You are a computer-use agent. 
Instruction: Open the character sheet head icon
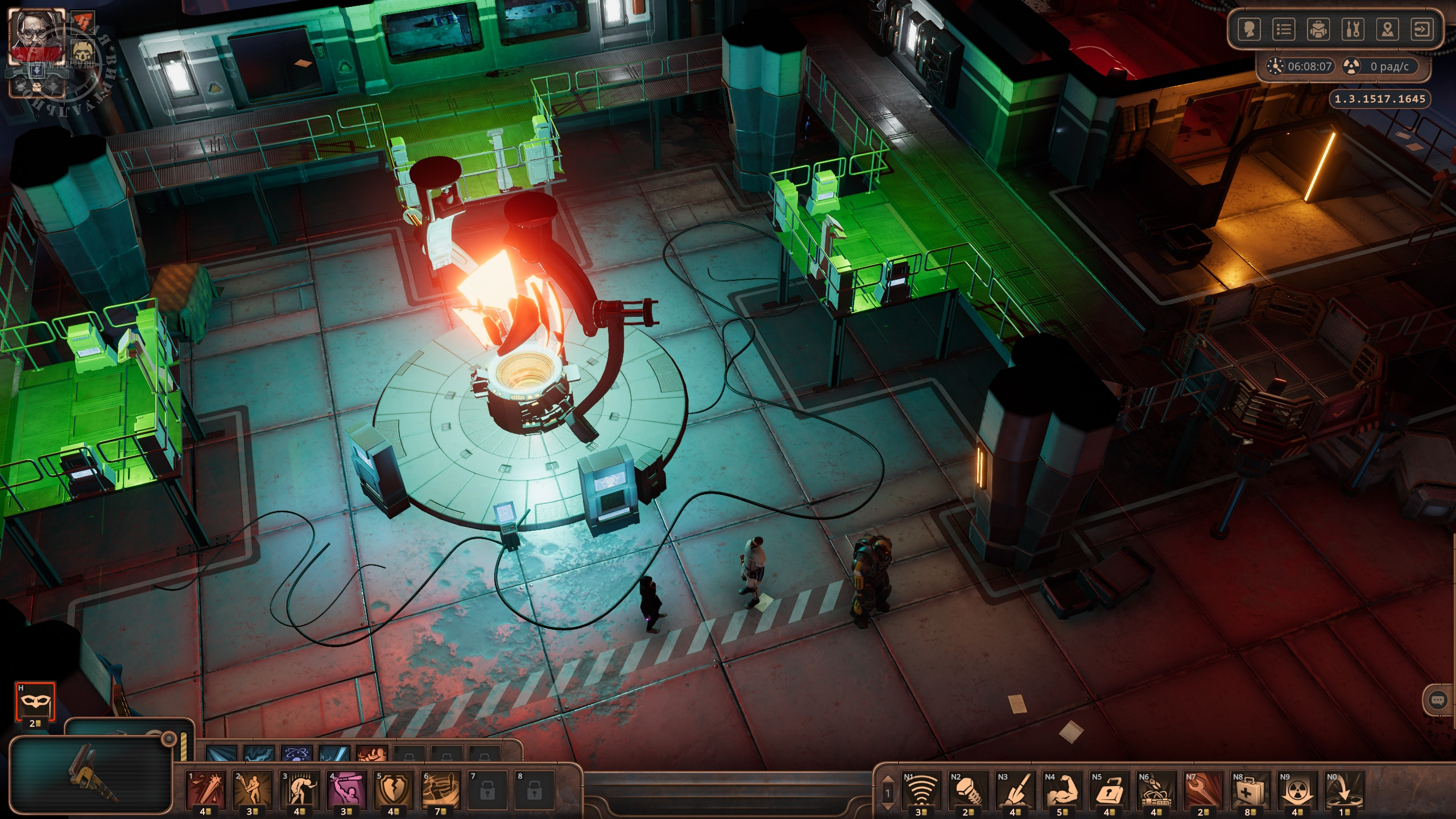pyautogui.click(x=1249, y=29)
